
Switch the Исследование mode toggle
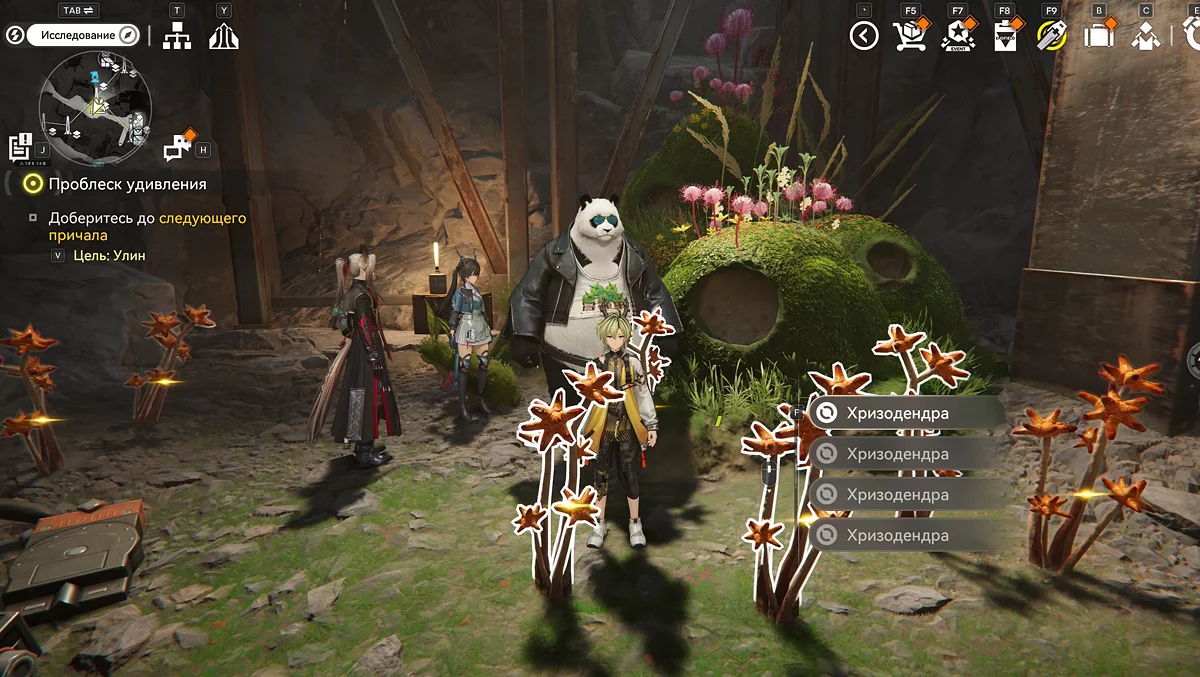pyautogui.click(x=82, y=35)
